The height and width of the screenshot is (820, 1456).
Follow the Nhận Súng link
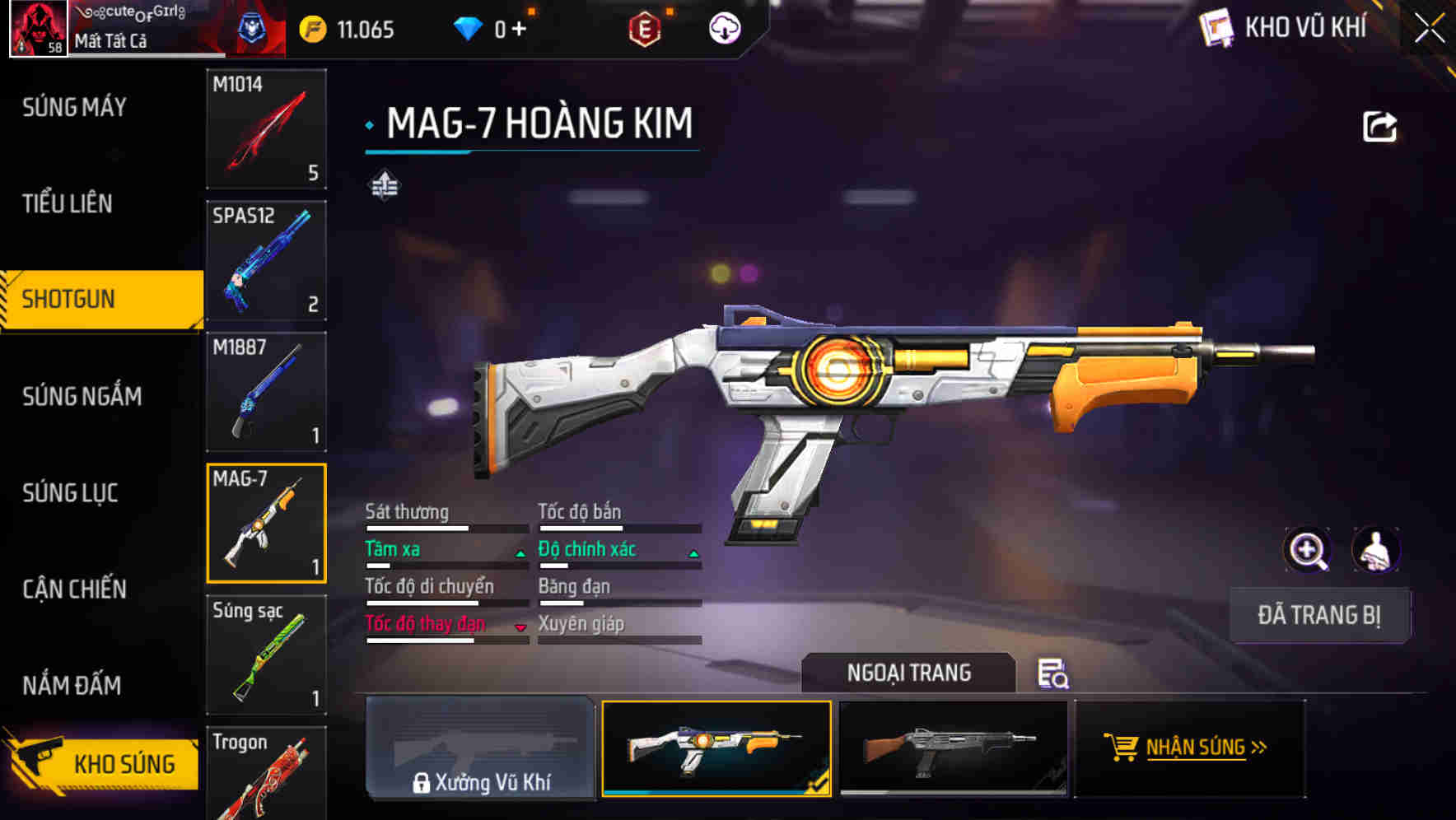(x=1190, y=748)
